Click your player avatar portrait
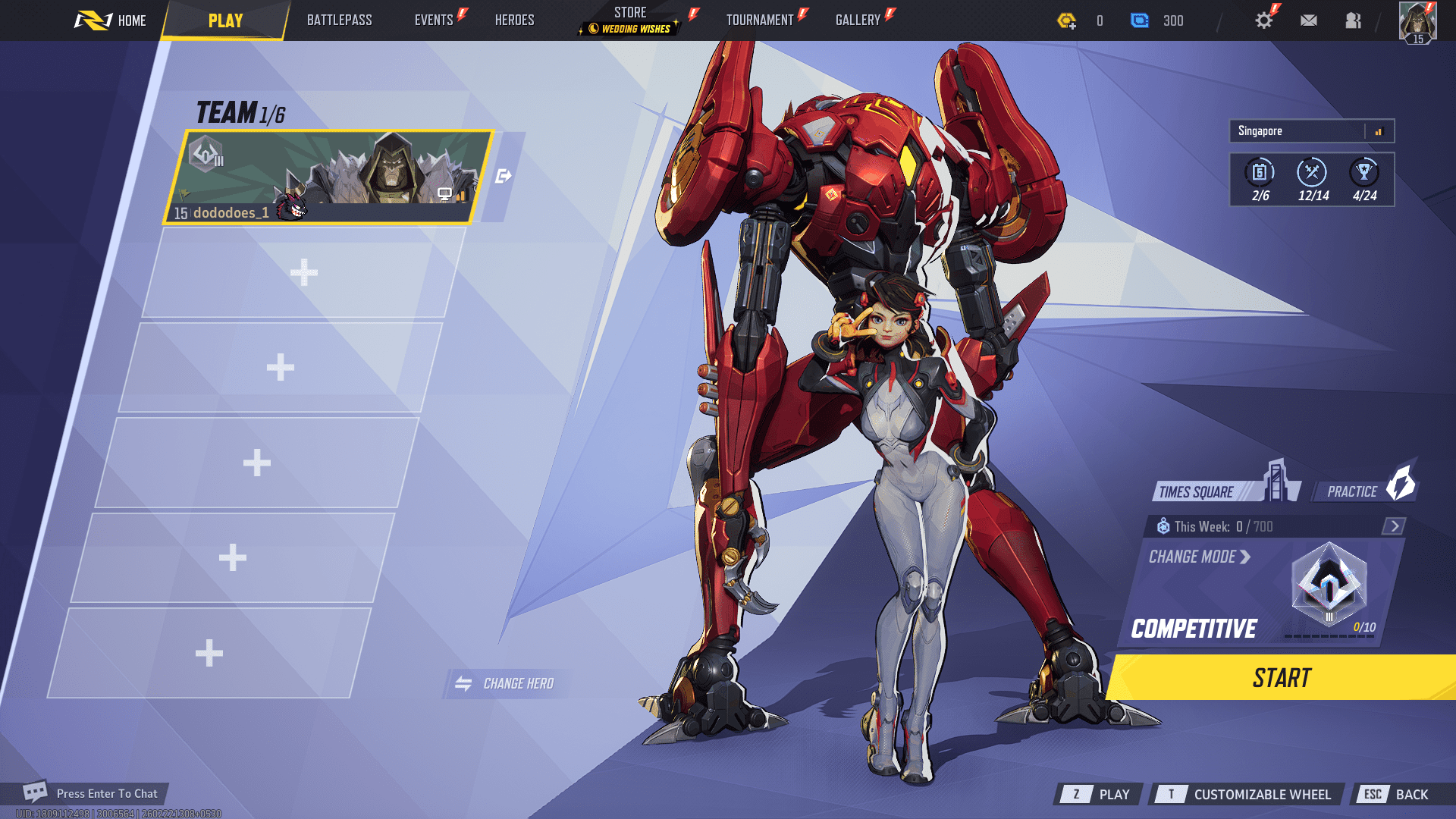 click(1420, 20)
